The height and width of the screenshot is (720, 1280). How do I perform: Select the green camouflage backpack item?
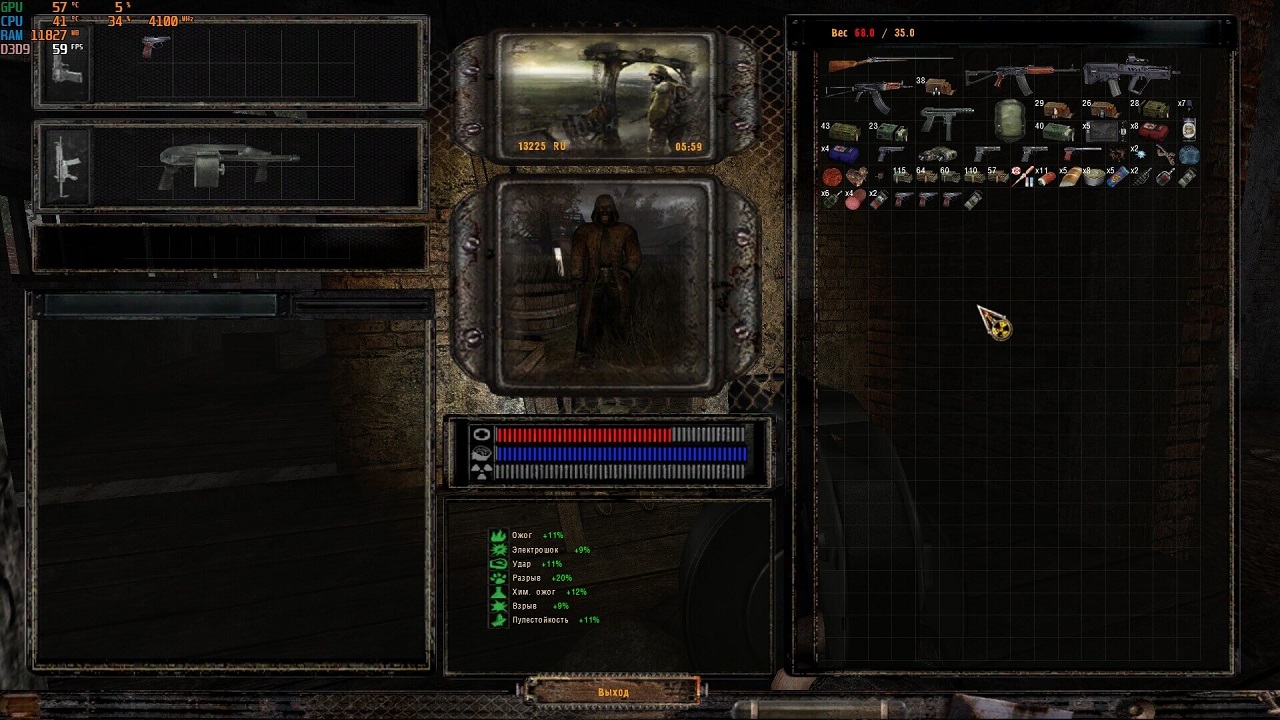click(1010, 120)
